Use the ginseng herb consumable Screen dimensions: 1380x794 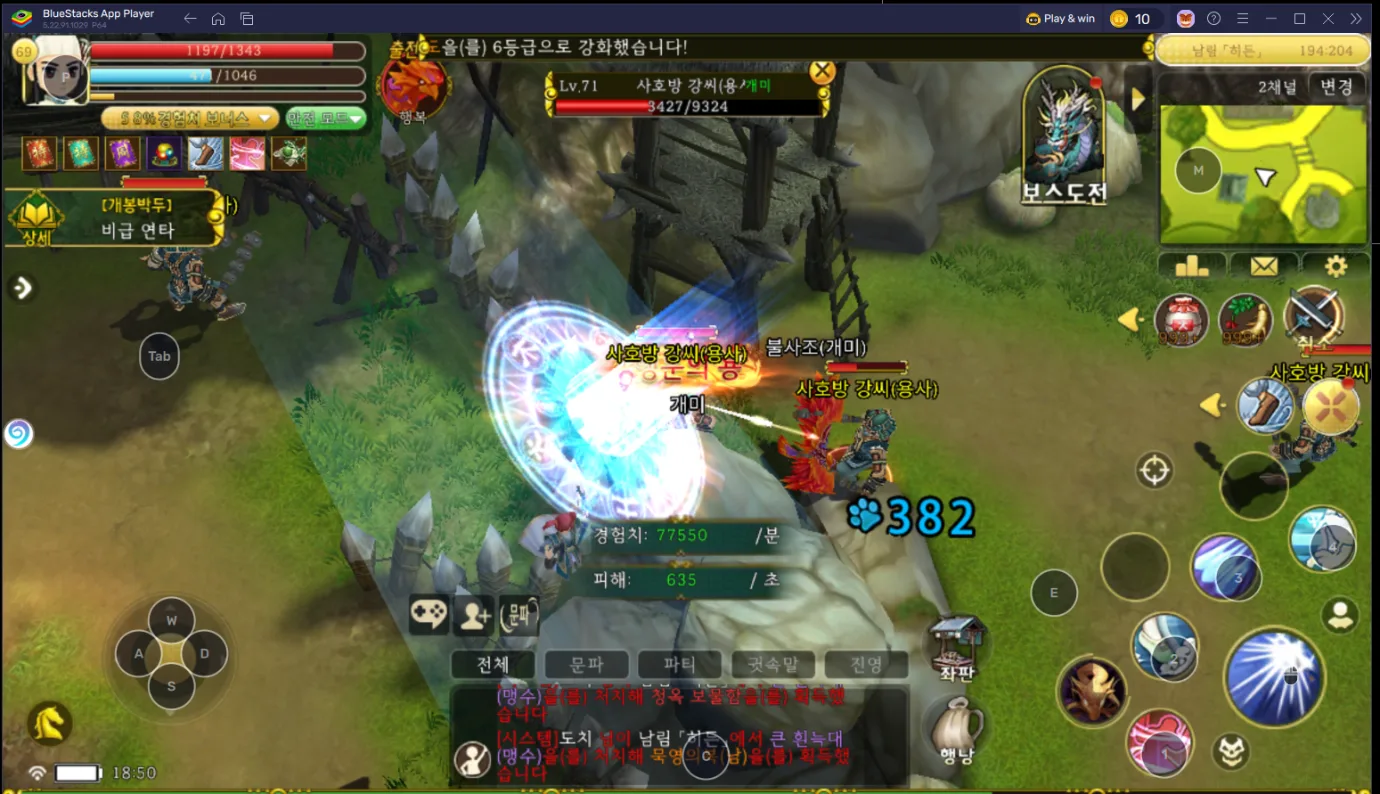coord(1245,320)
